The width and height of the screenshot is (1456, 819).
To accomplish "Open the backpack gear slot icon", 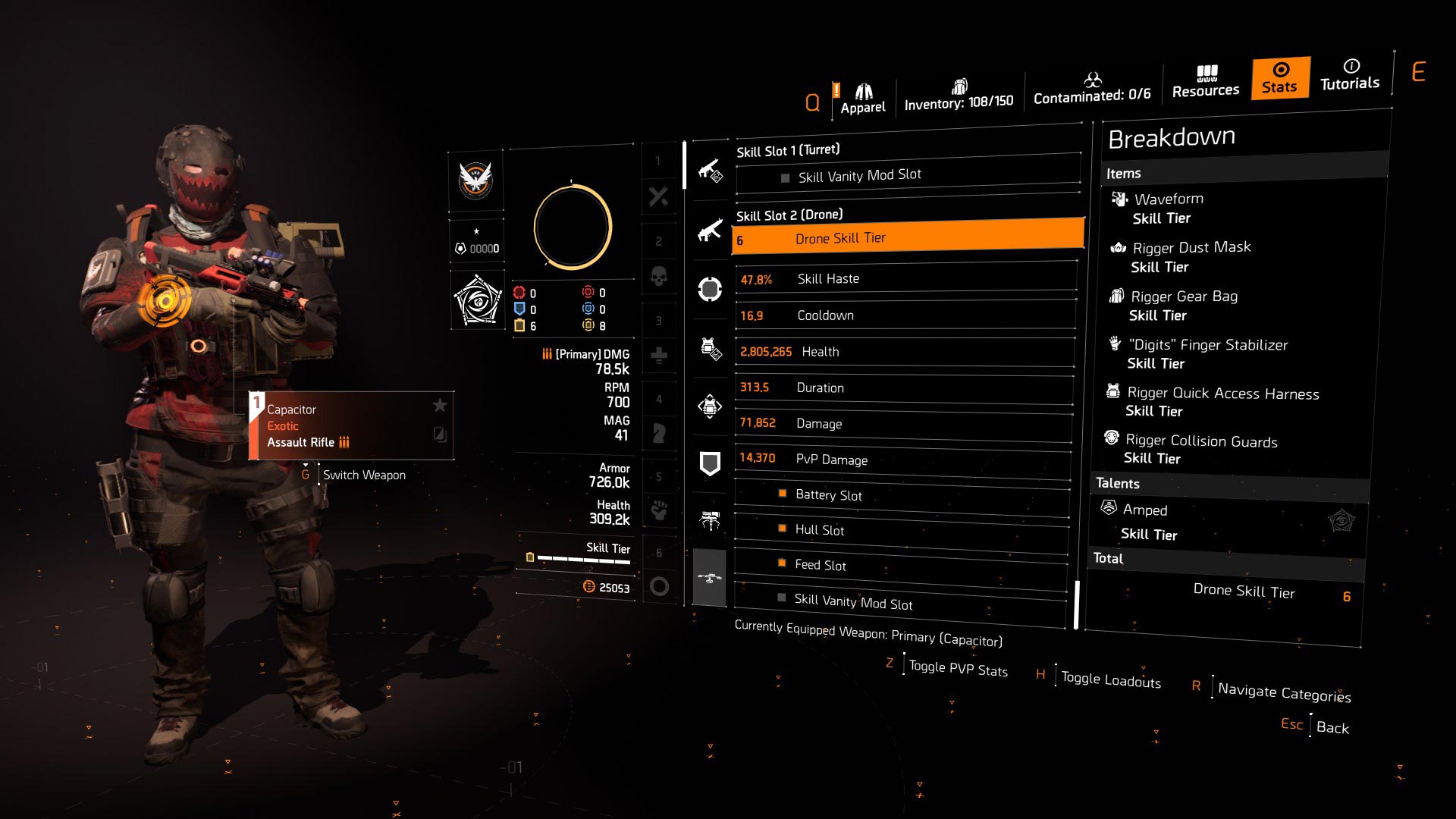I will [x=710, y=407].
